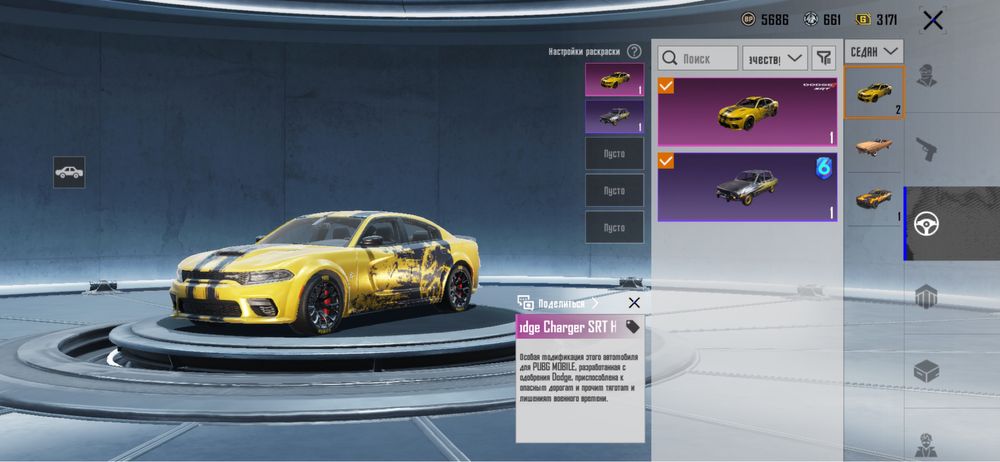Image resolution: width=1000 pixels, height=462 pixels.
Task: Switch to the pistol weapons category tab
Action: (927, 150)
